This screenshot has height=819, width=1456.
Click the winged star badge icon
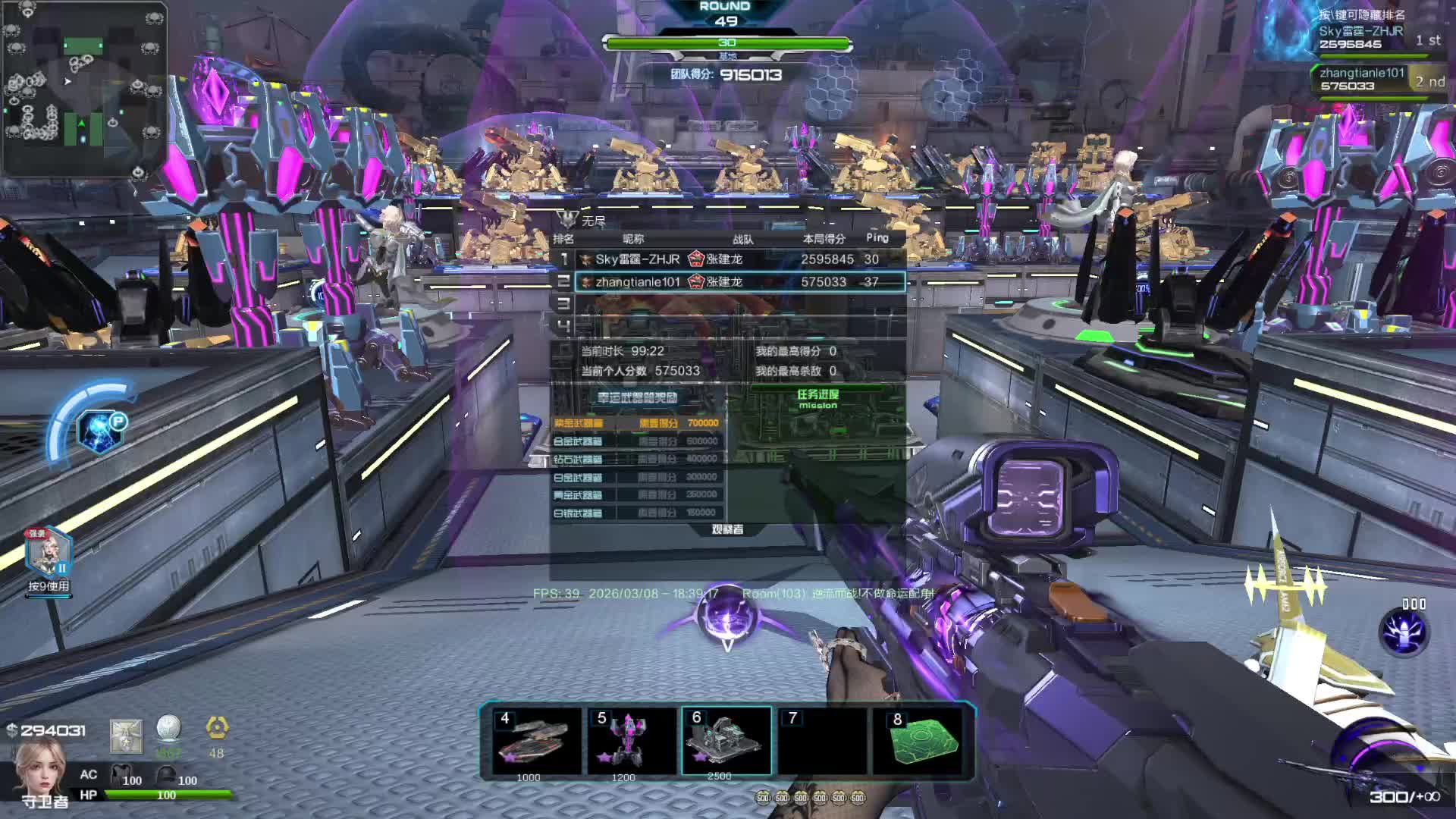pyautogui.click(x=126, y=736)
